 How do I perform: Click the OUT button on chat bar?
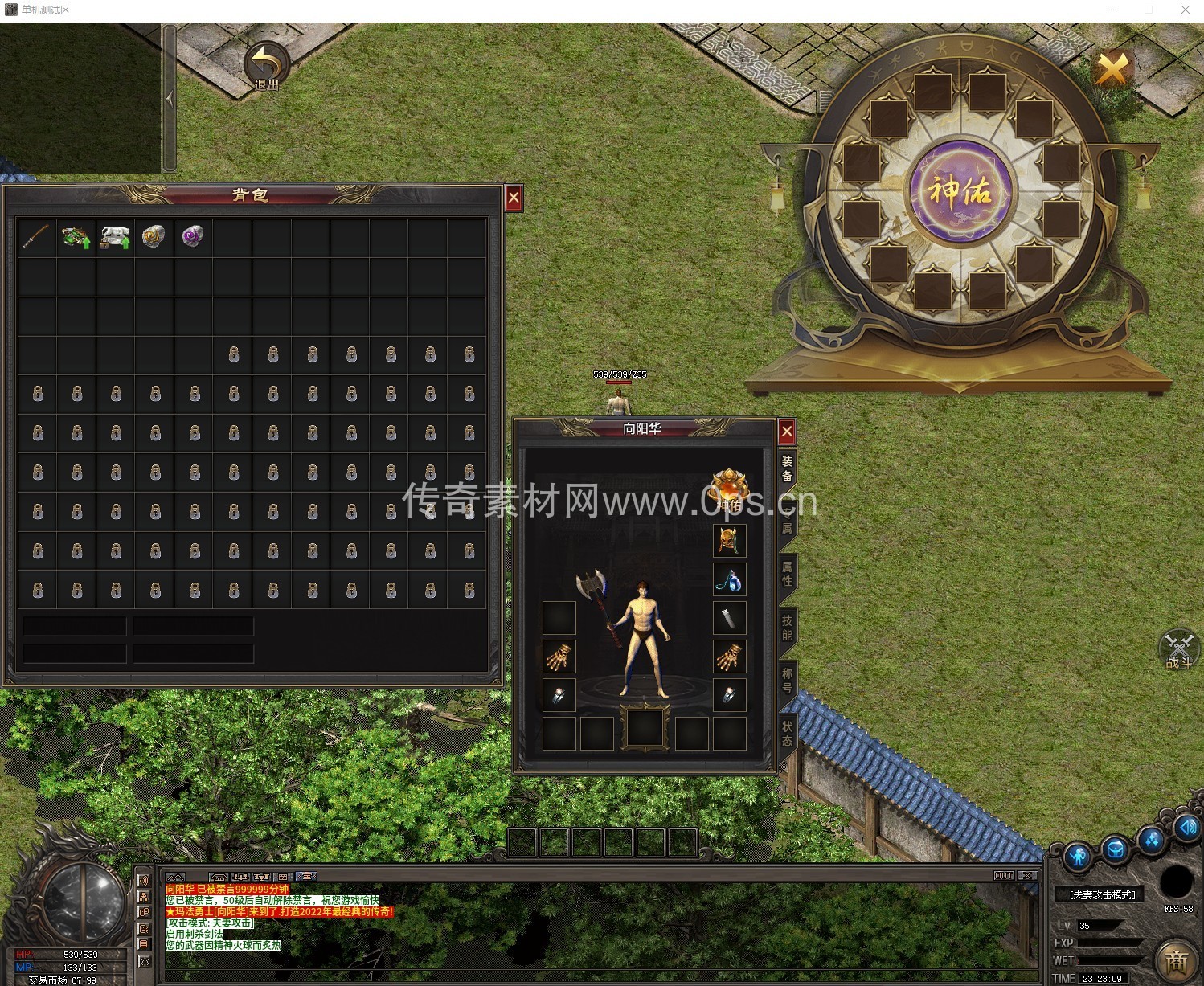(x=1004, y=876)
